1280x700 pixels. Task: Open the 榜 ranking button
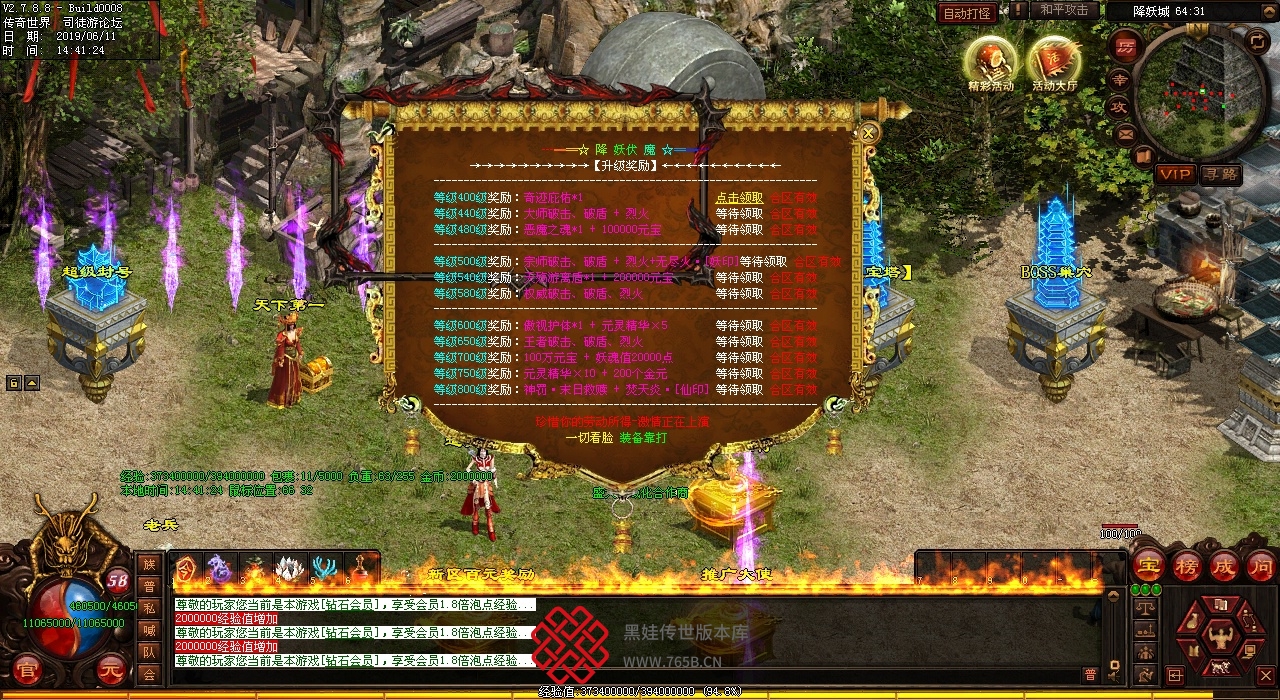click(1187, 566)
